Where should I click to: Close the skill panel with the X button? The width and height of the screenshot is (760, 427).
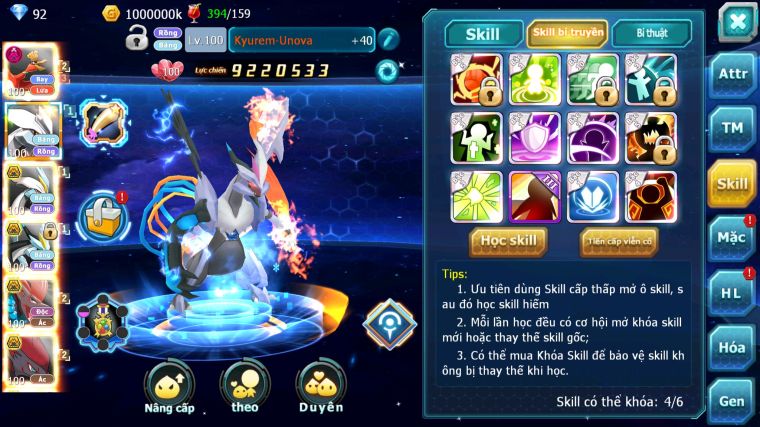point(736,22)
